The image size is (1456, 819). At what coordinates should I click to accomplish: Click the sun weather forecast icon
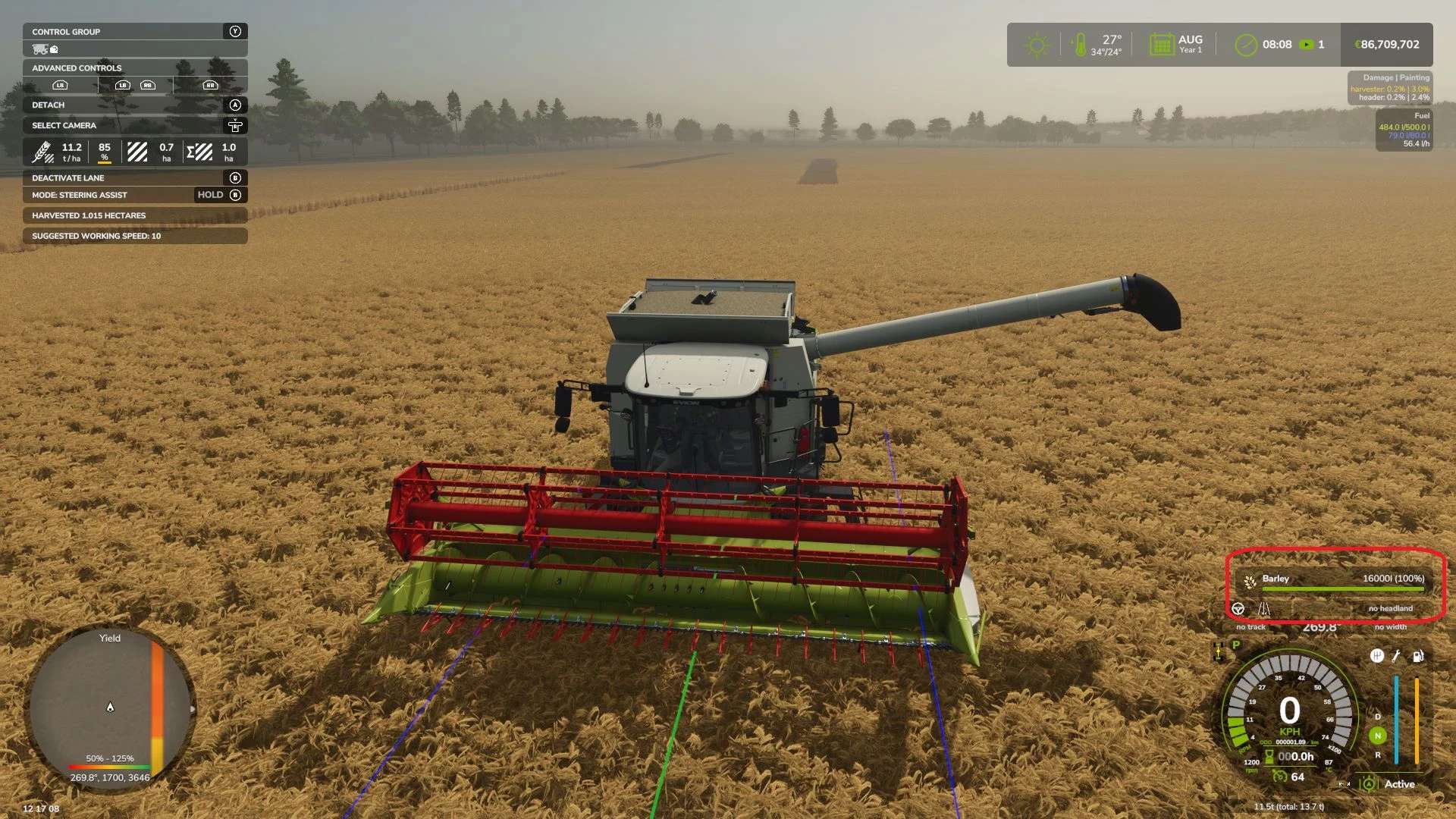point(1037,45)
